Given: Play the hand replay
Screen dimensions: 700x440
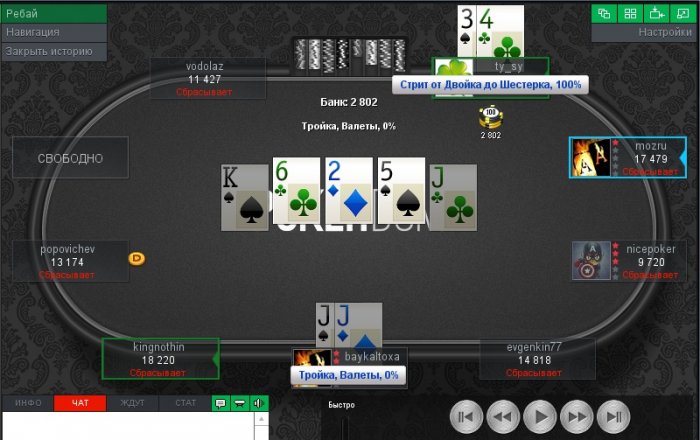Looking at the screenshot, I should tap(540, 416).
